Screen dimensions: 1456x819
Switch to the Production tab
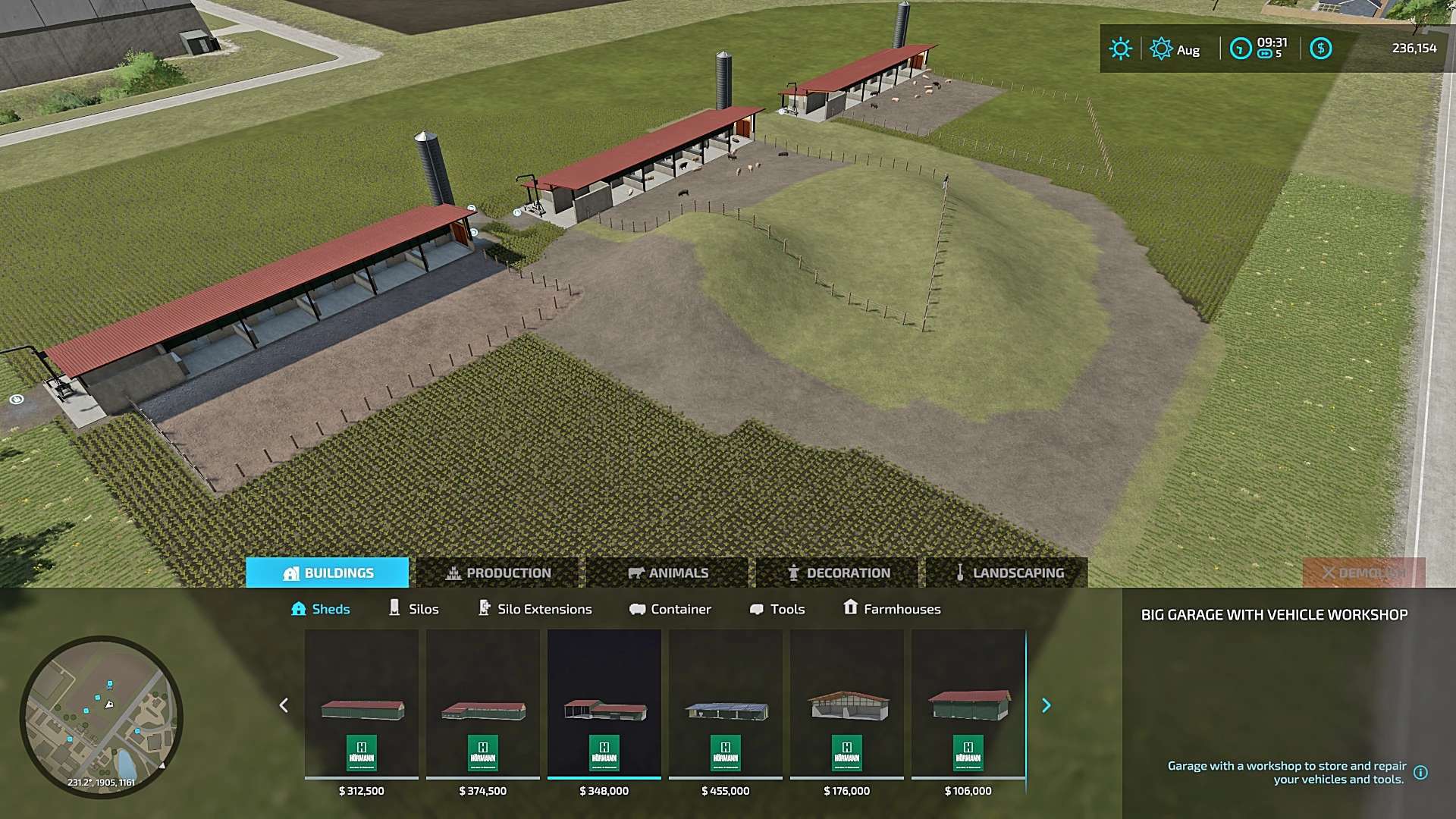(x=497, y=573)
